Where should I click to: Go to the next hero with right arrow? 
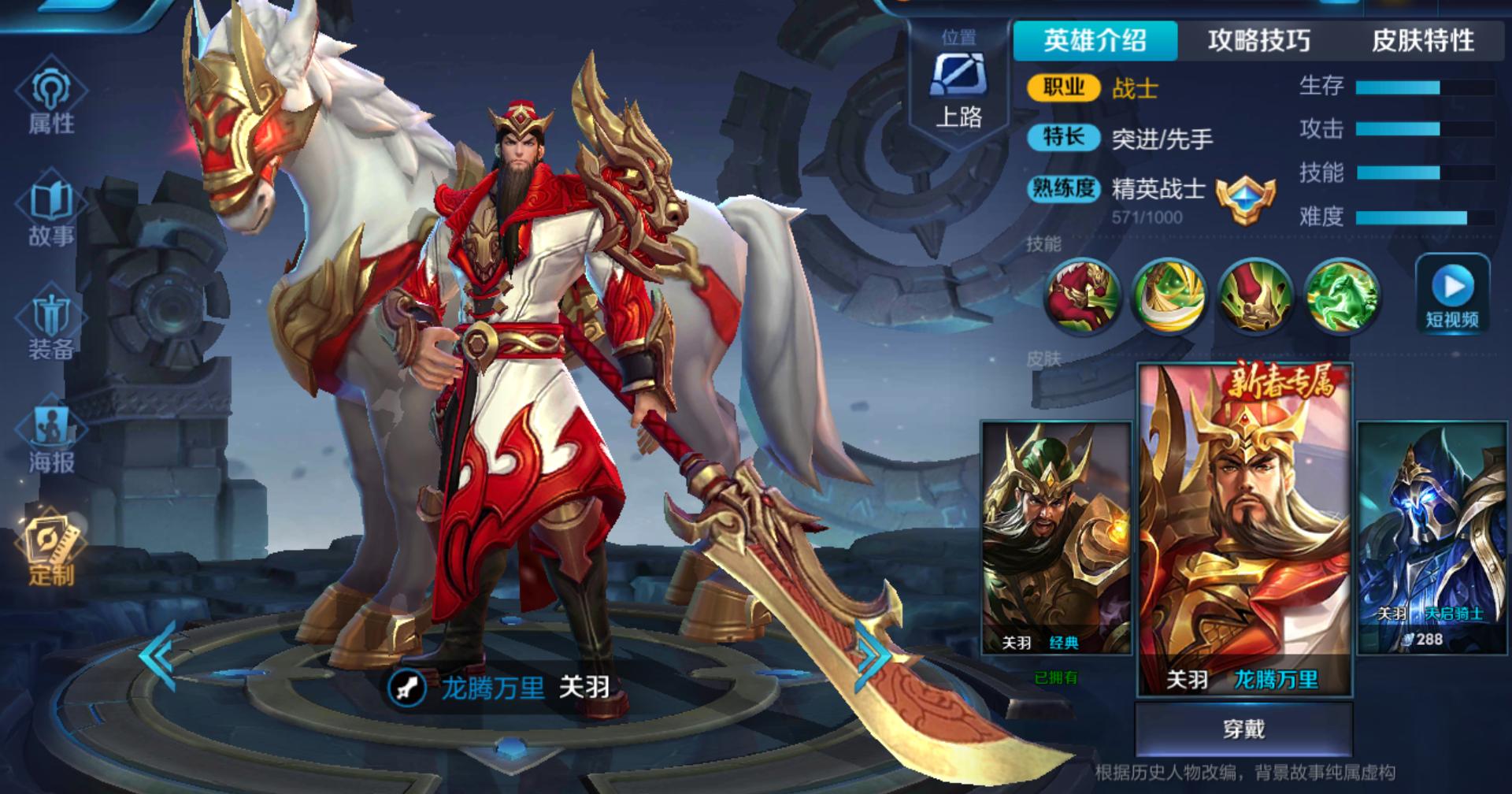click(873, 656)
